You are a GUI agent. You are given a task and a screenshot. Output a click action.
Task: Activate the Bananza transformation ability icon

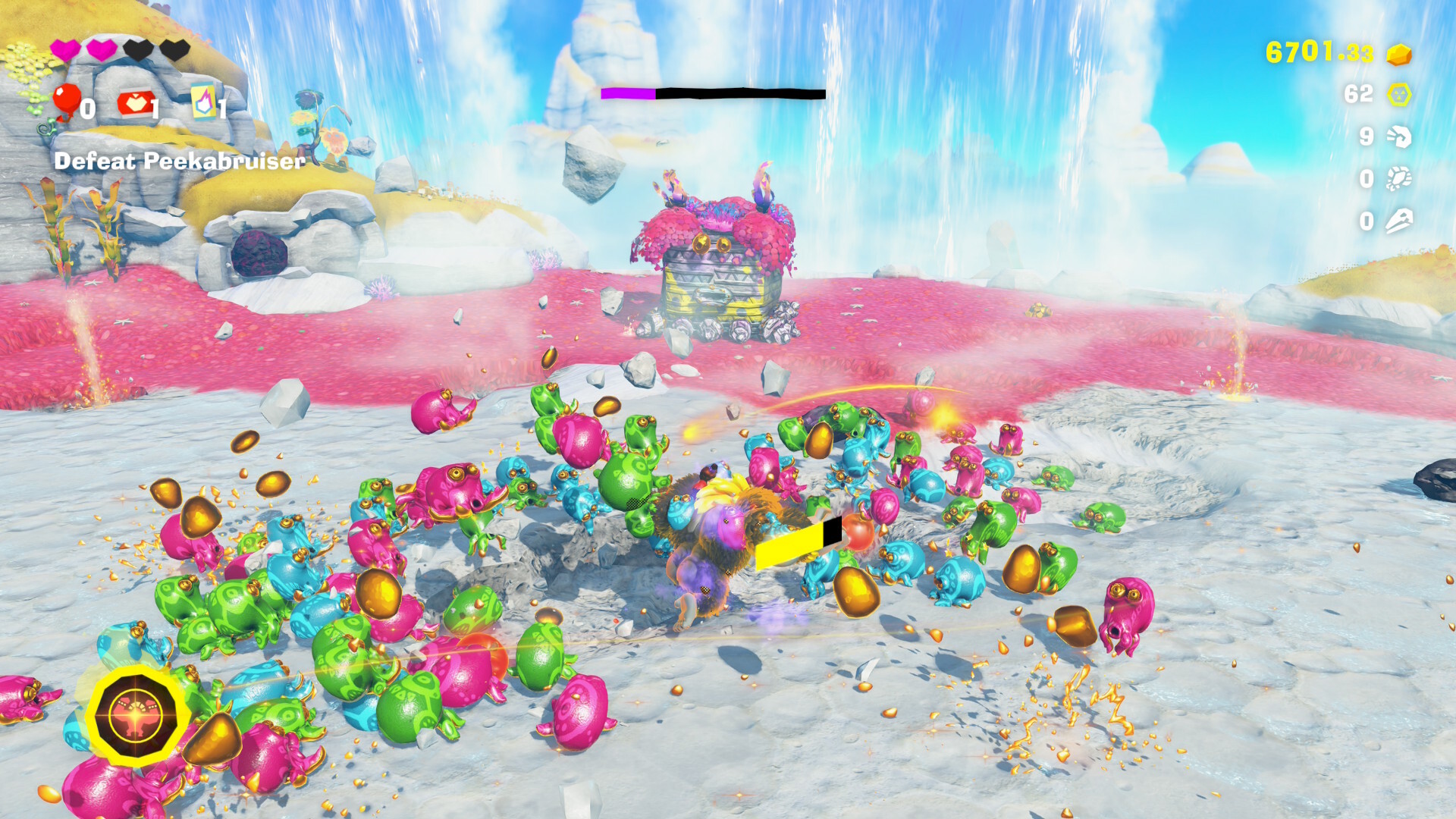click(x=135, y=715)
